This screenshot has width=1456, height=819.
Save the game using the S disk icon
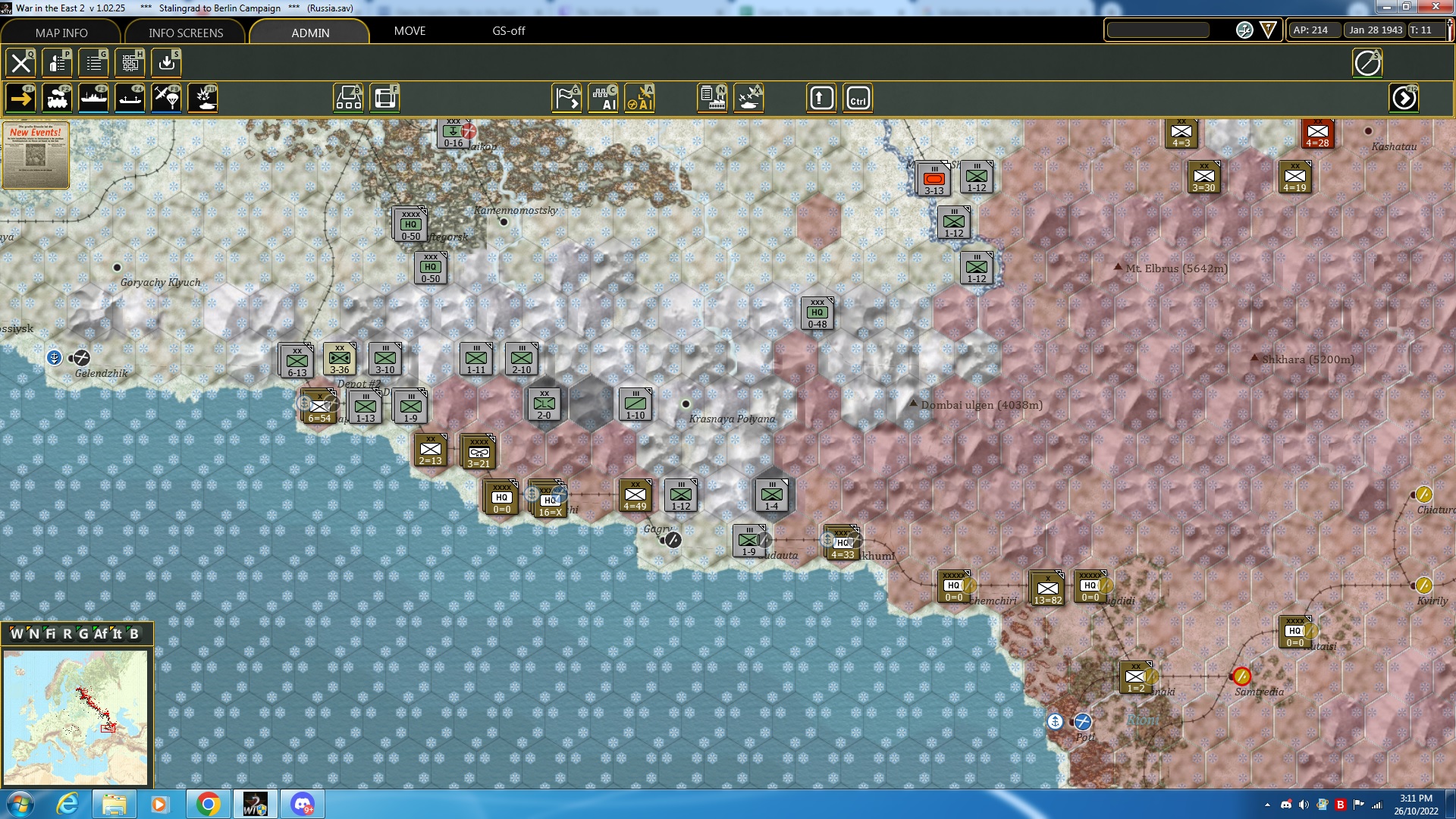click(x=165, y=63)
